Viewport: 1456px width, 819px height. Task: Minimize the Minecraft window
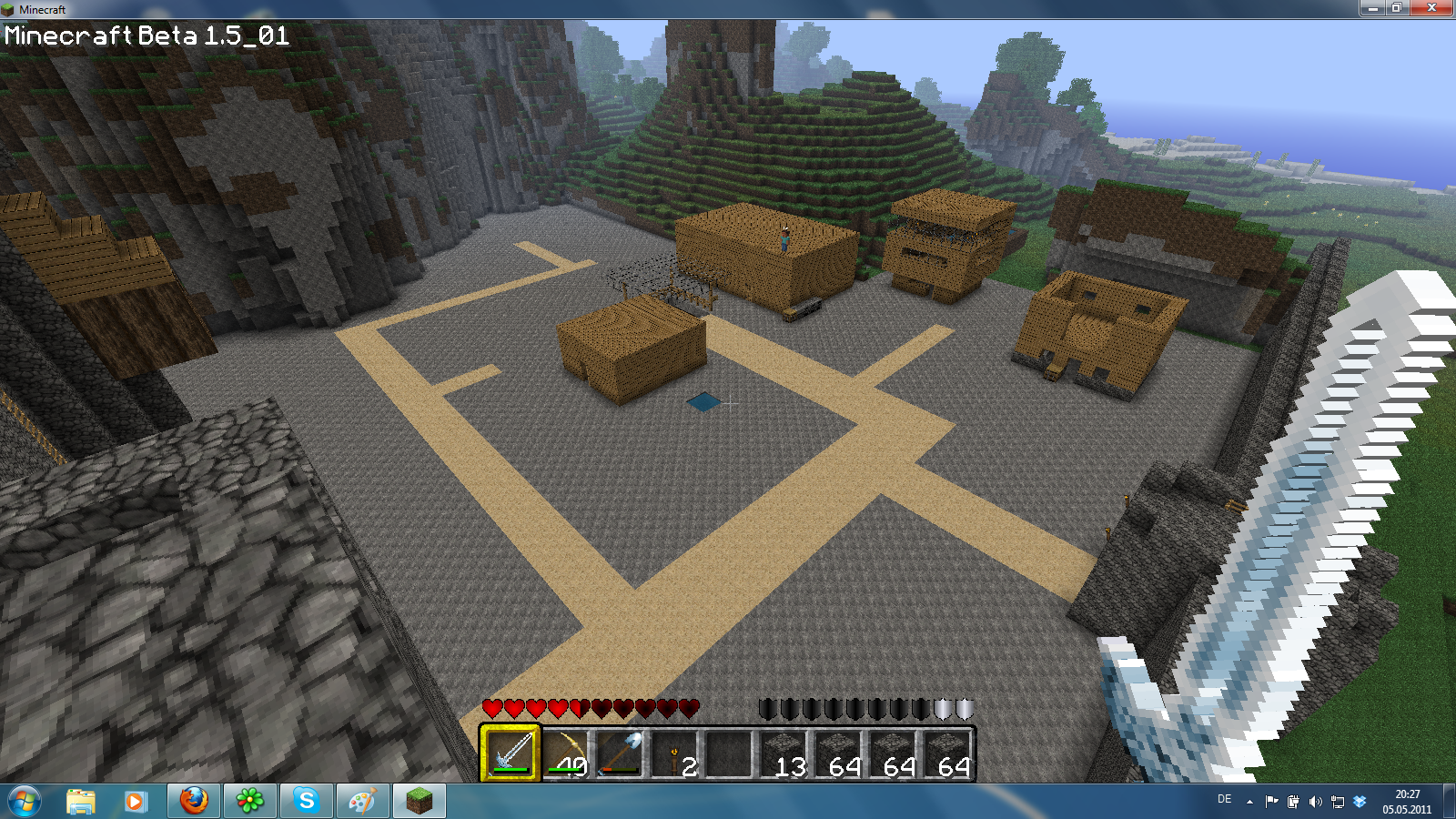1371,8
